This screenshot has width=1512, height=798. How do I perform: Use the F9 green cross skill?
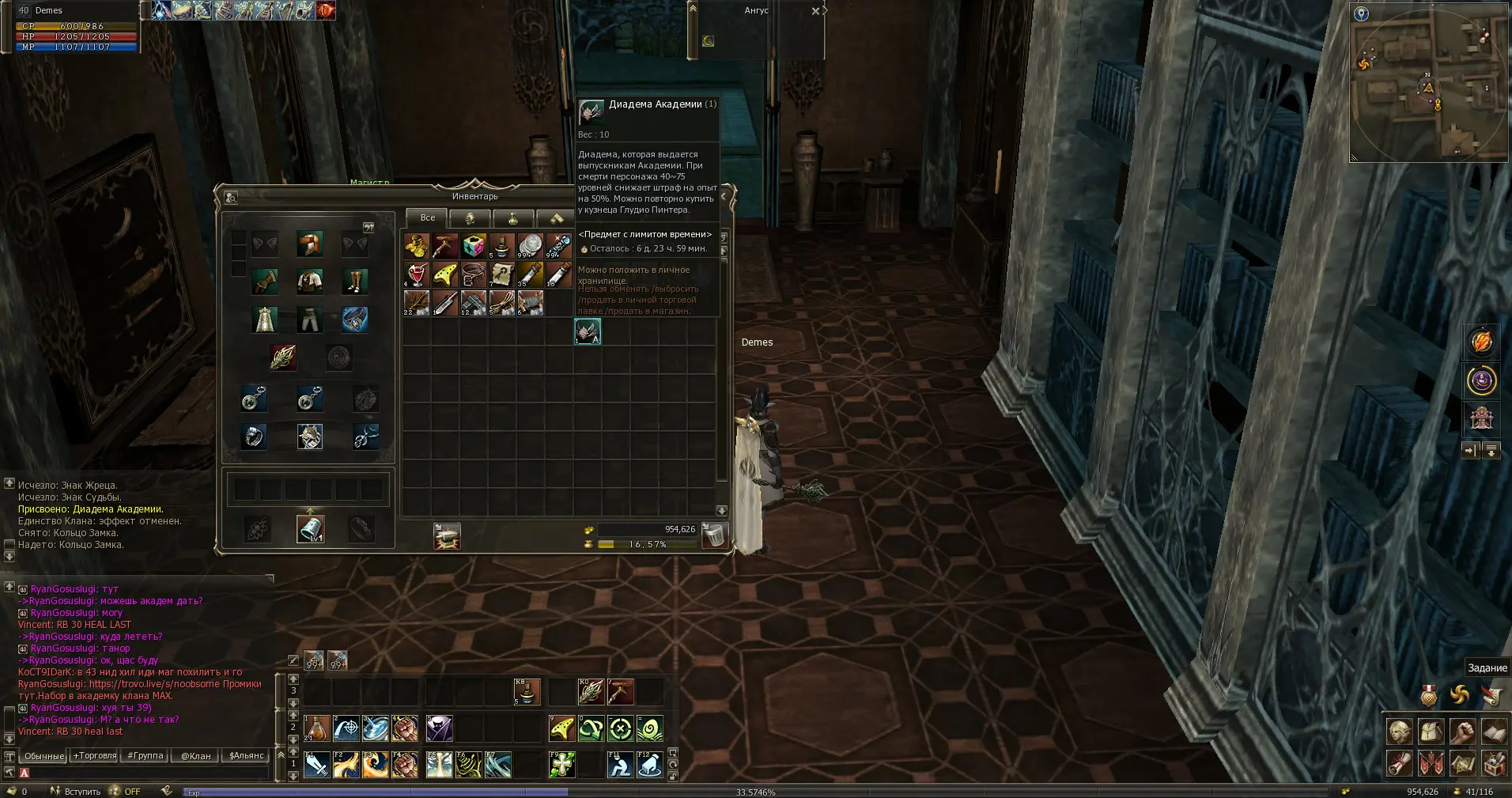coord(561,765)
